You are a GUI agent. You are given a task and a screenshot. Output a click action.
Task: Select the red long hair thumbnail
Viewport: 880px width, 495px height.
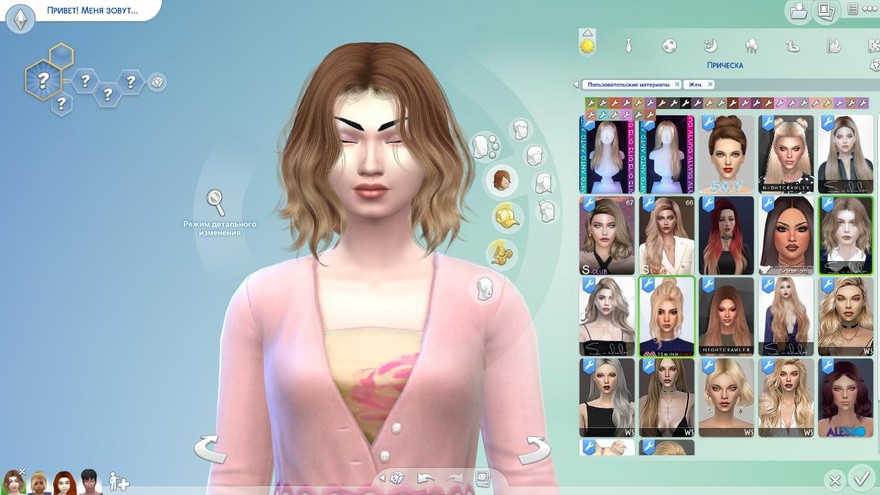[726, 235]
